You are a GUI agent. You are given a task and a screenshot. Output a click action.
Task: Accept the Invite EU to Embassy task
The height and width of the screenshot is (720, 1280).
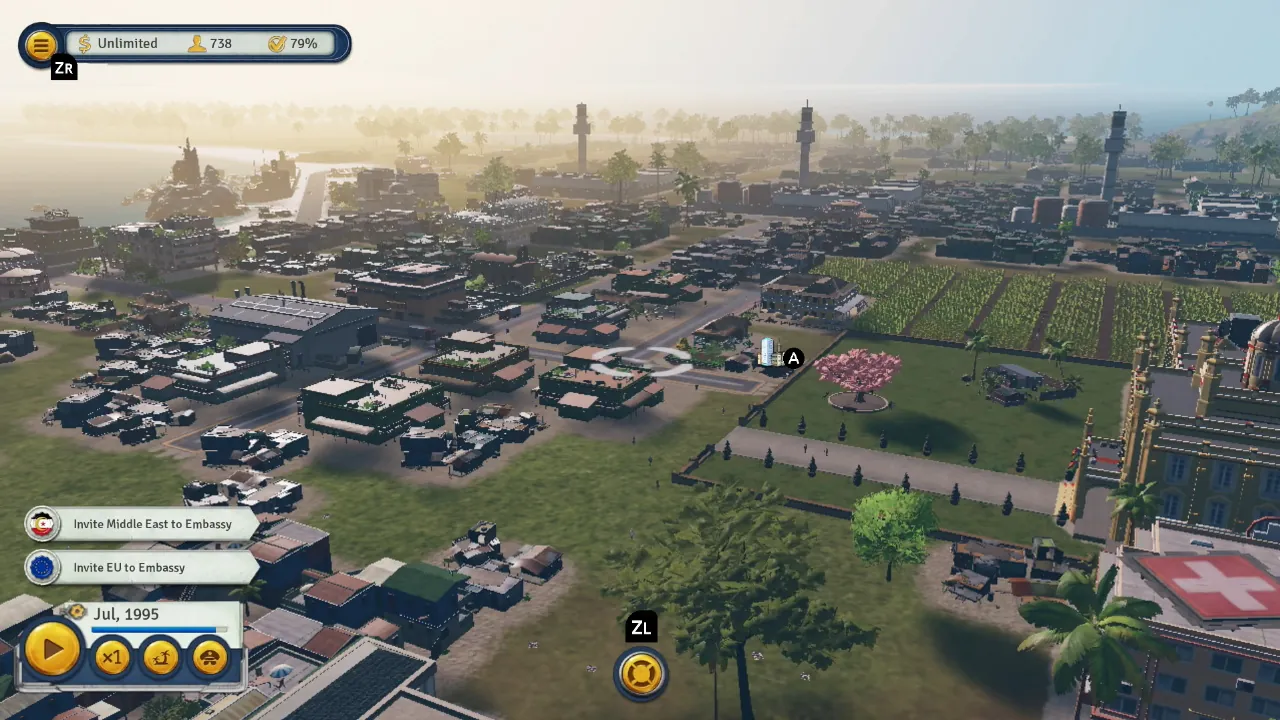(x=129, y=567)
